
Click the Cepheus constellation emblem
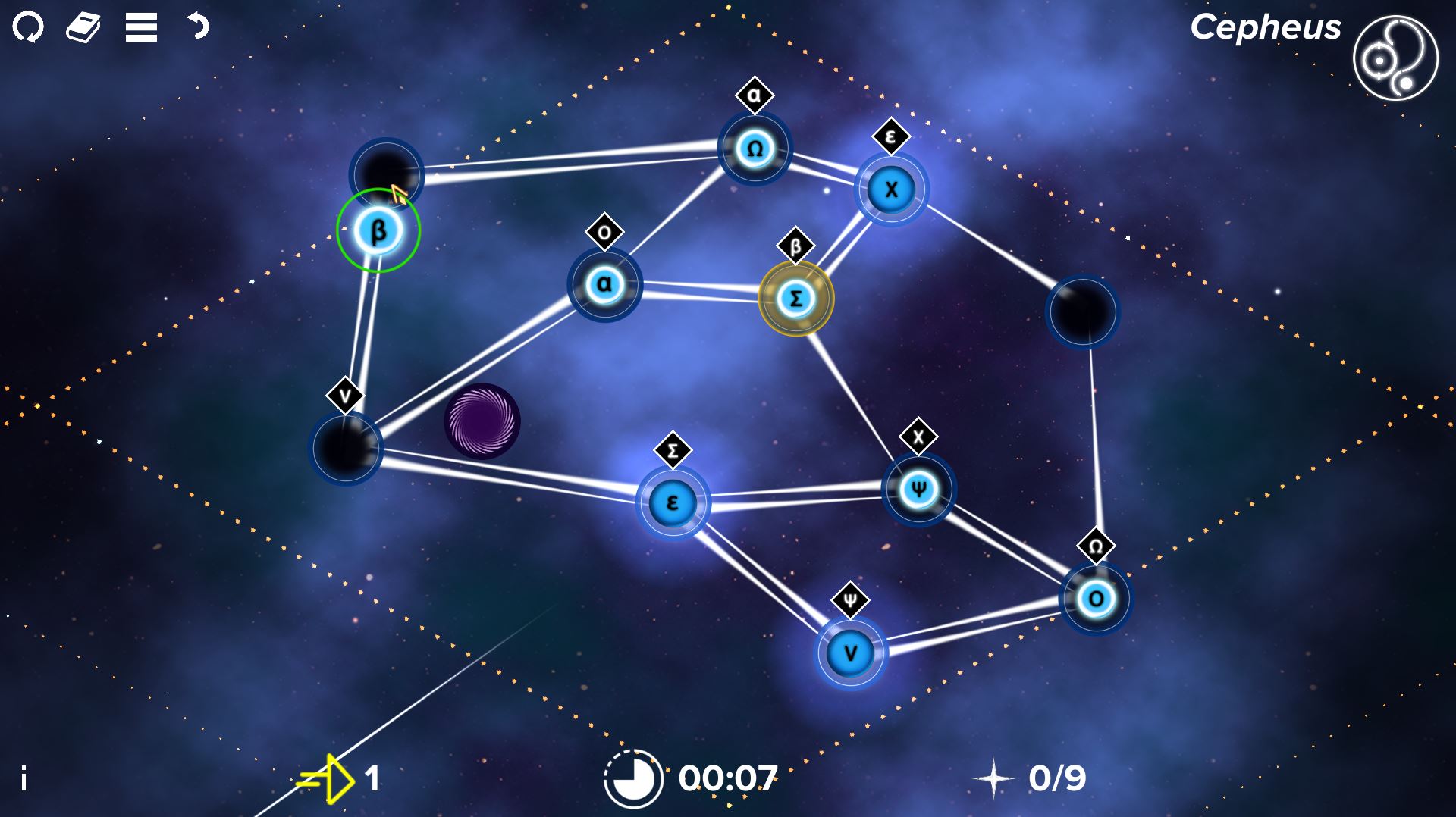point(1394,59)
